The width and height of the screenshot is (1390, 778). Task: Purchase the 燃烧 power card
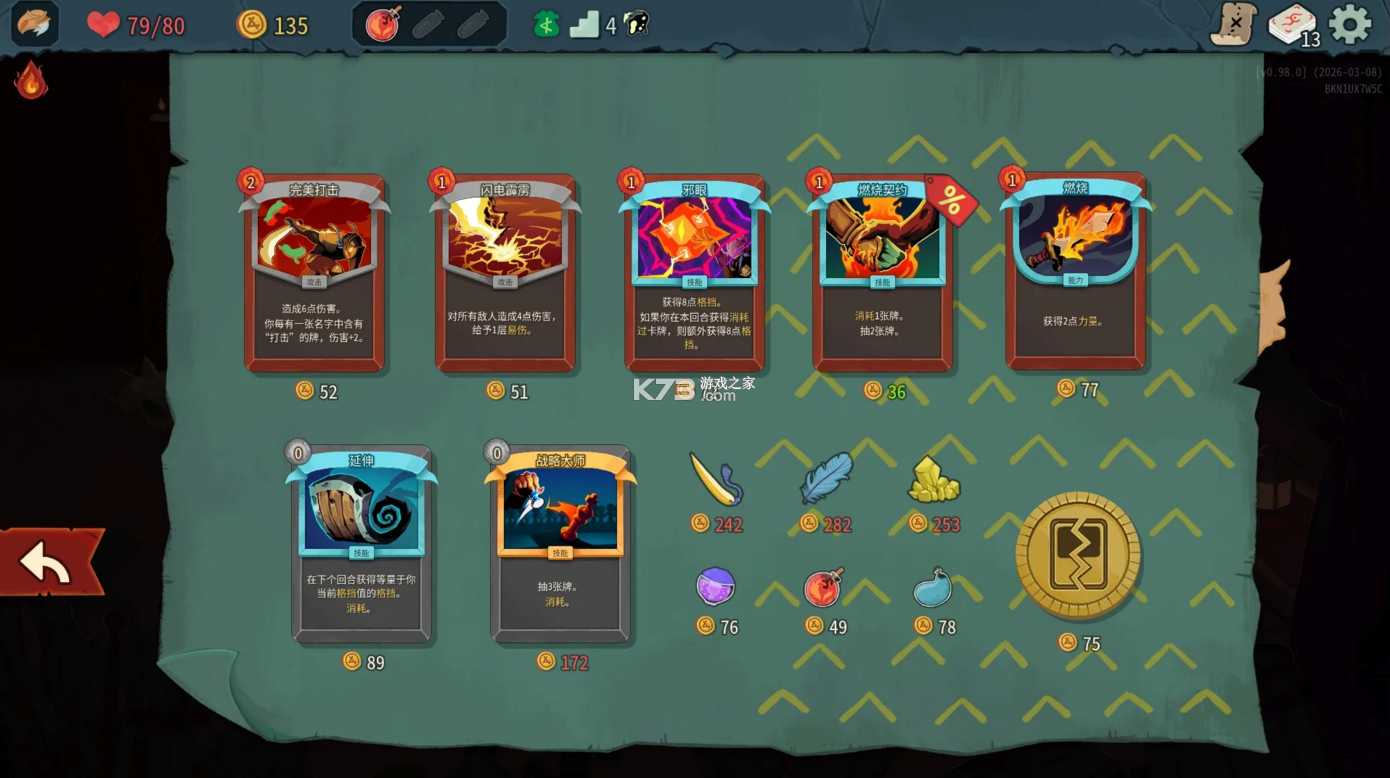pyautogui.click(x=1076, y=270)
